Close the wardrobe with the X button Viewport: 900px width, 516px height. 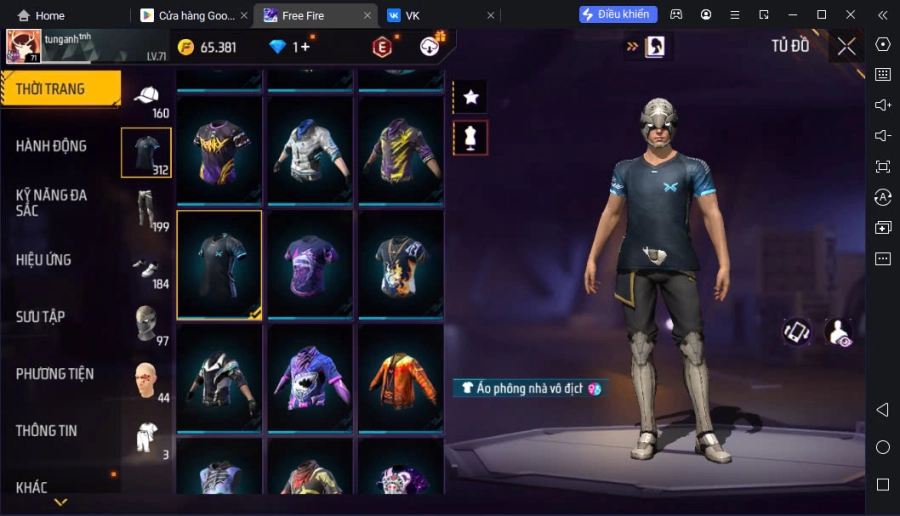point(846,46)
